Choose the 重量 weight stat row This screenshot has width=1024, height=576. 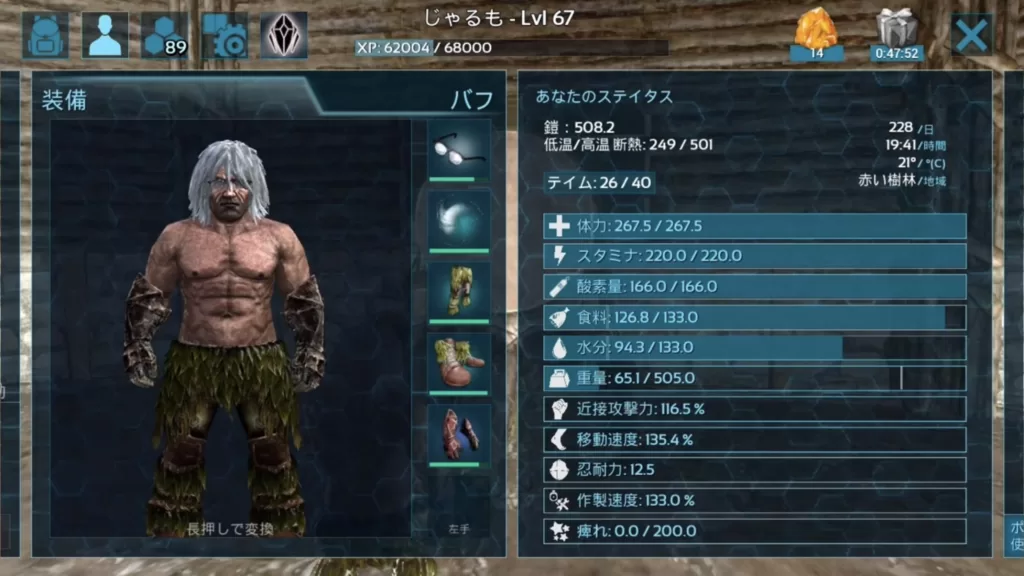755,378
